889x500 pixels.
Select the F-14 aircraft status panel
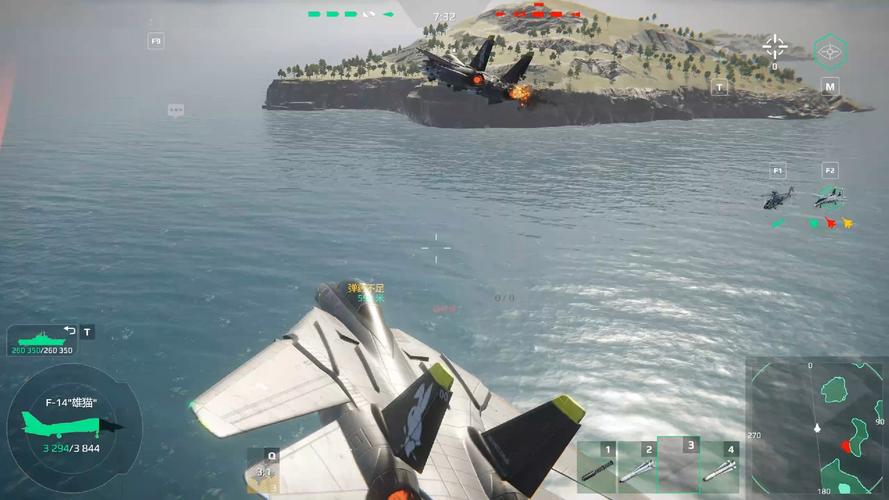click(72, 425)
